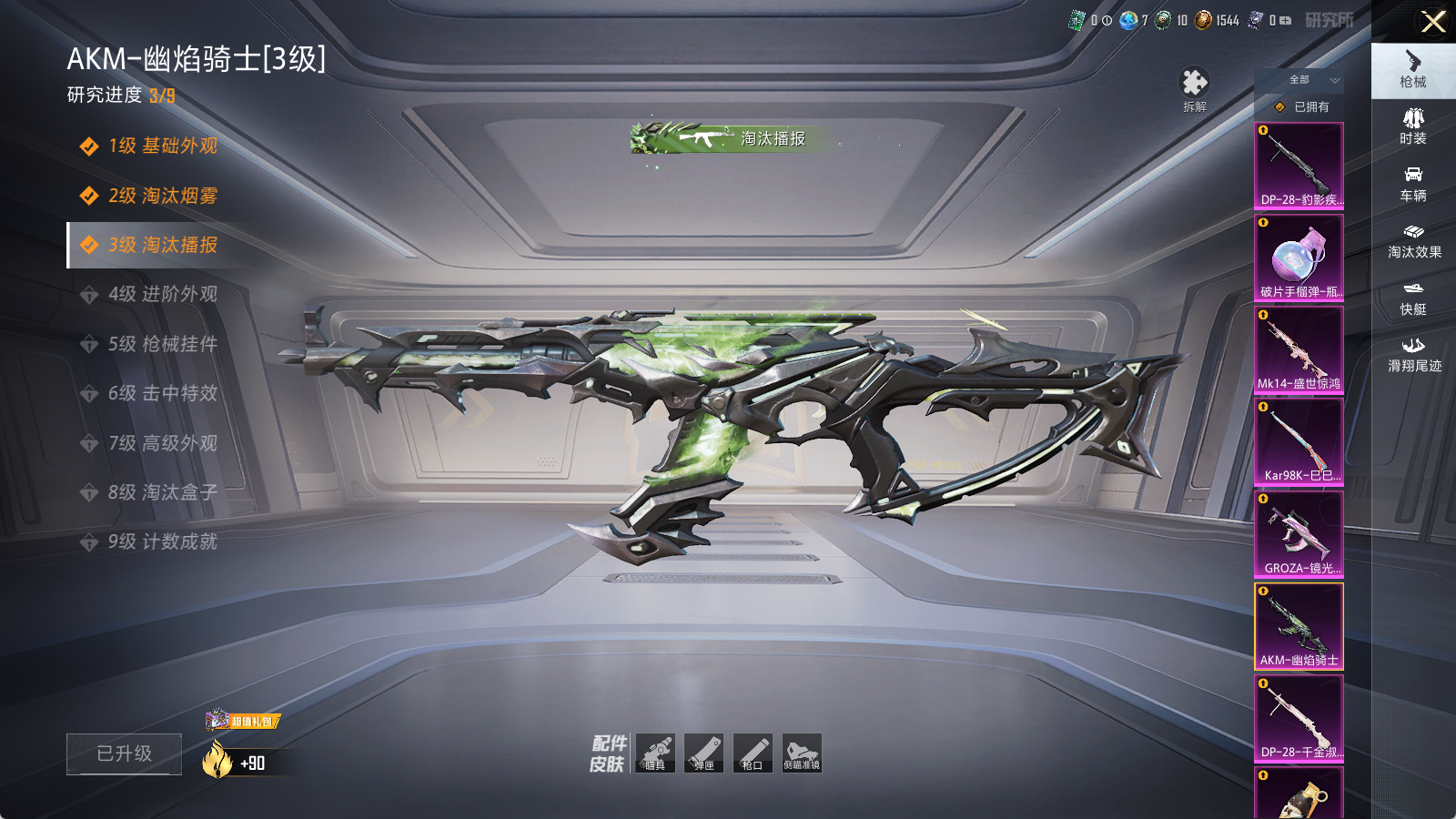The image size is (1456, 819).
Task: Show level 8 淘汰盒子 entry
Action: click(162, 492)
